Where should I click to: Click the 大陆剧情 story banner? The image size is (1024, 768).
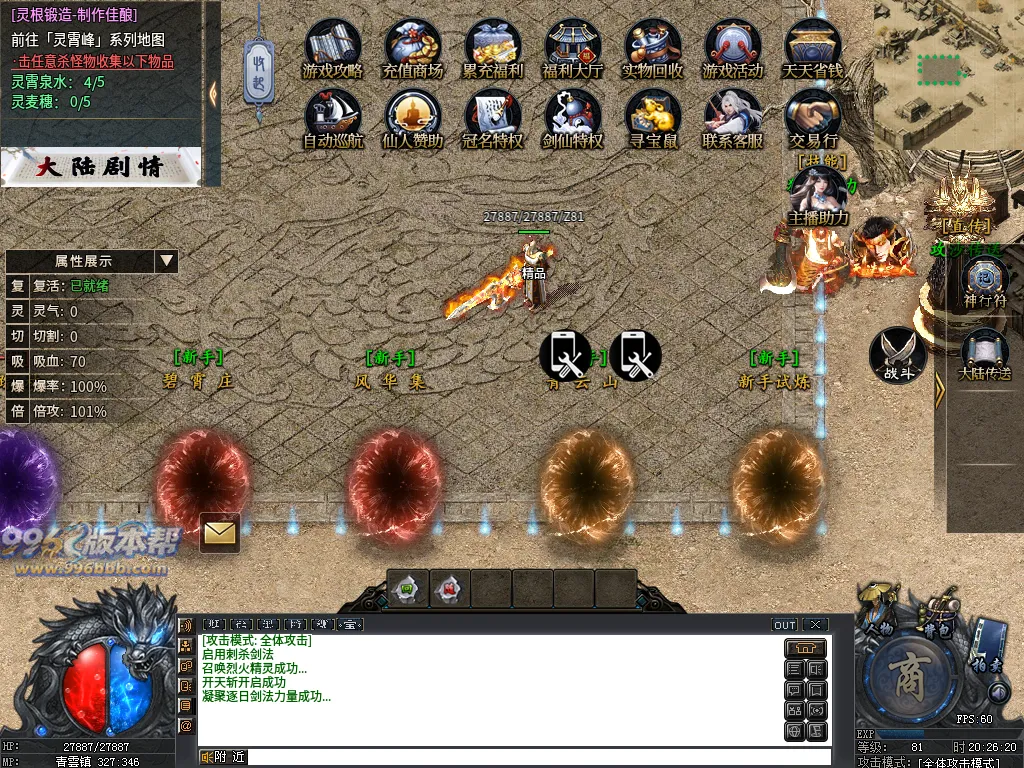tap(100, 167)
